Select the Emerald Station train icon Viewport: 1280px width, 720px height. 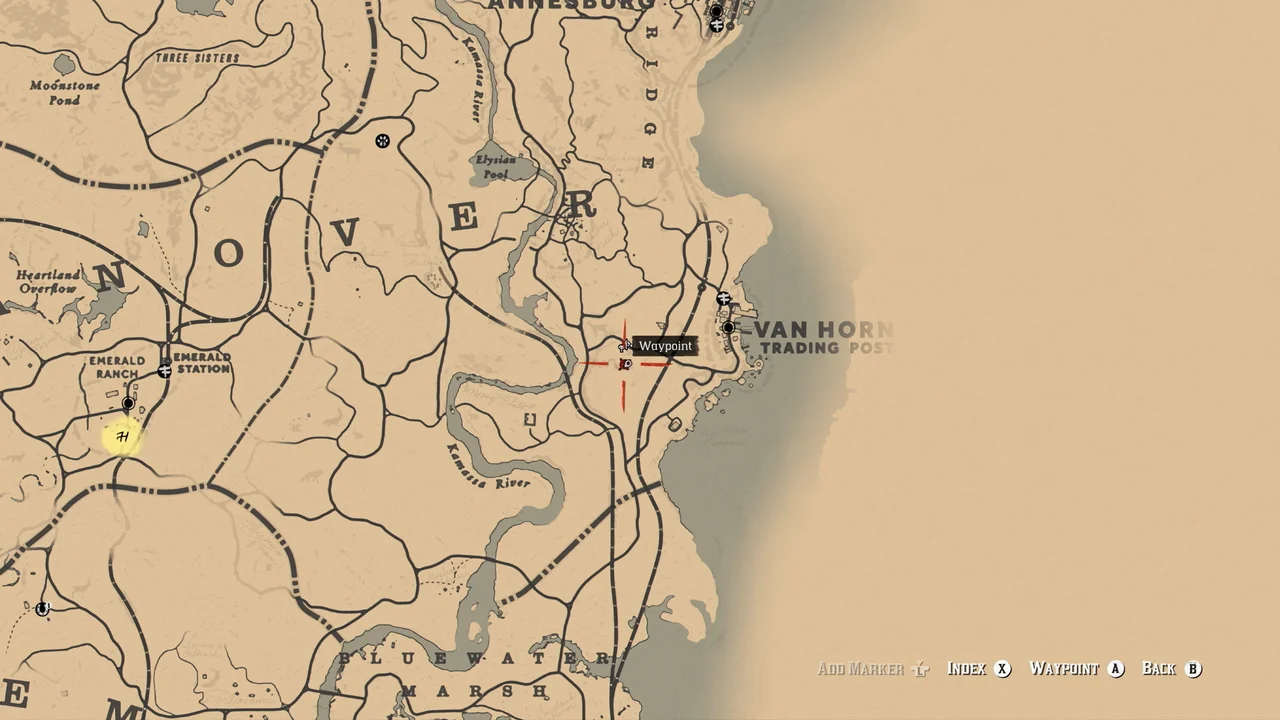click(x=163, y=371)
